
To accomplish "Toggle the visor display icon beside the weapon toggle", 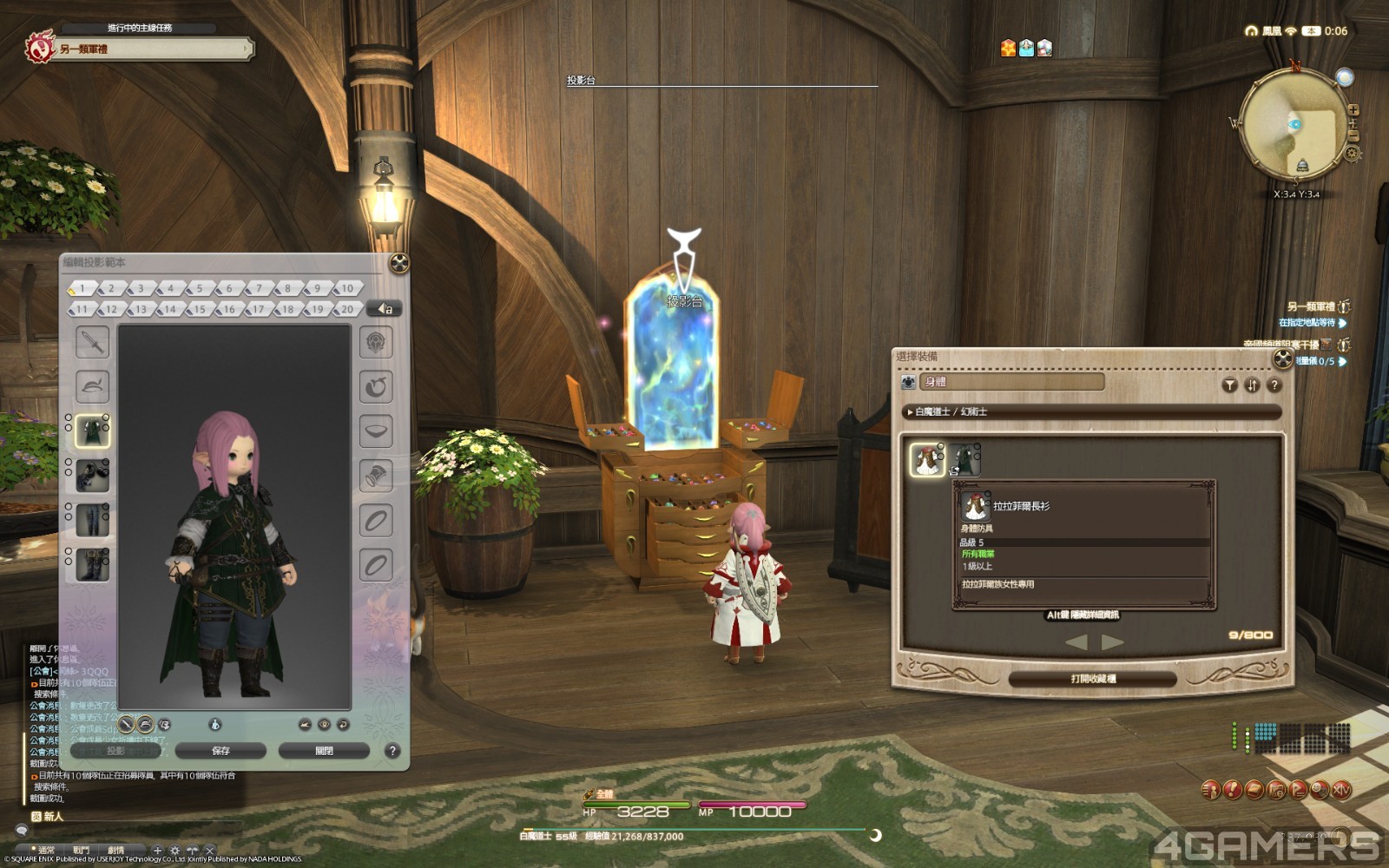I will [x=145, y=724].
